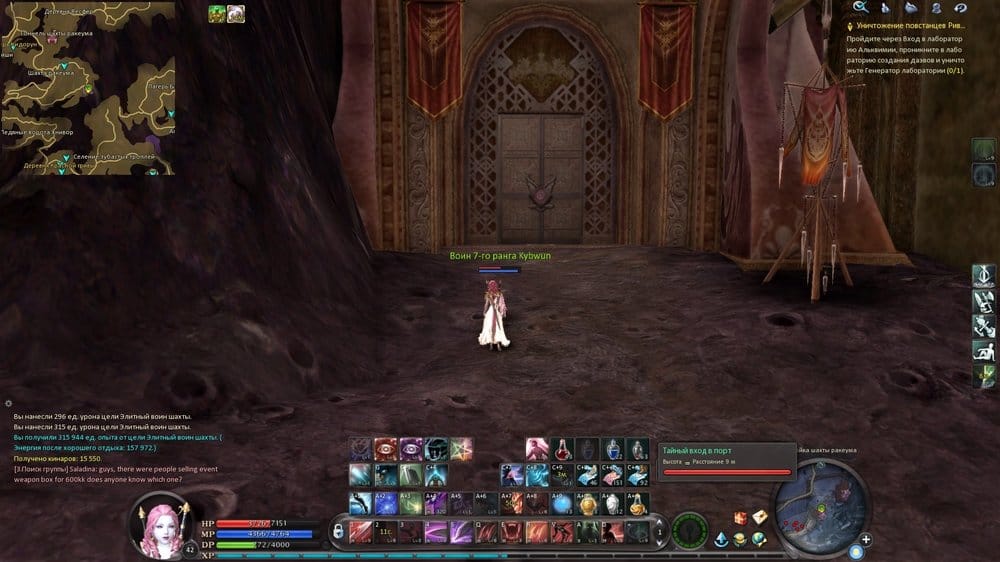The image size is (1000, 562).
Task: Activate the purple eye skill
Action: coord(411,449)
